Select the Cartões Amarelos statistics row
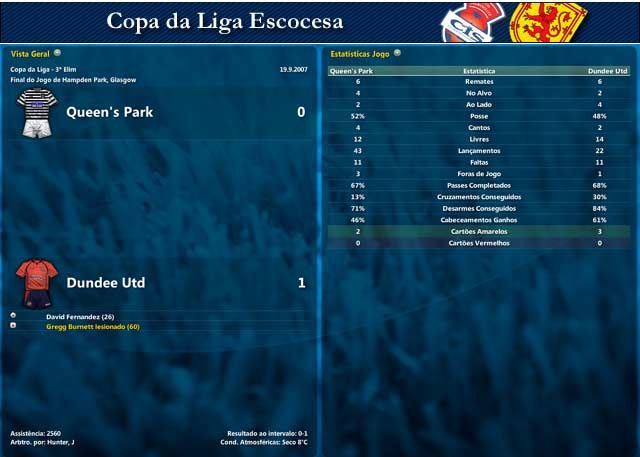 coord(479,231)
